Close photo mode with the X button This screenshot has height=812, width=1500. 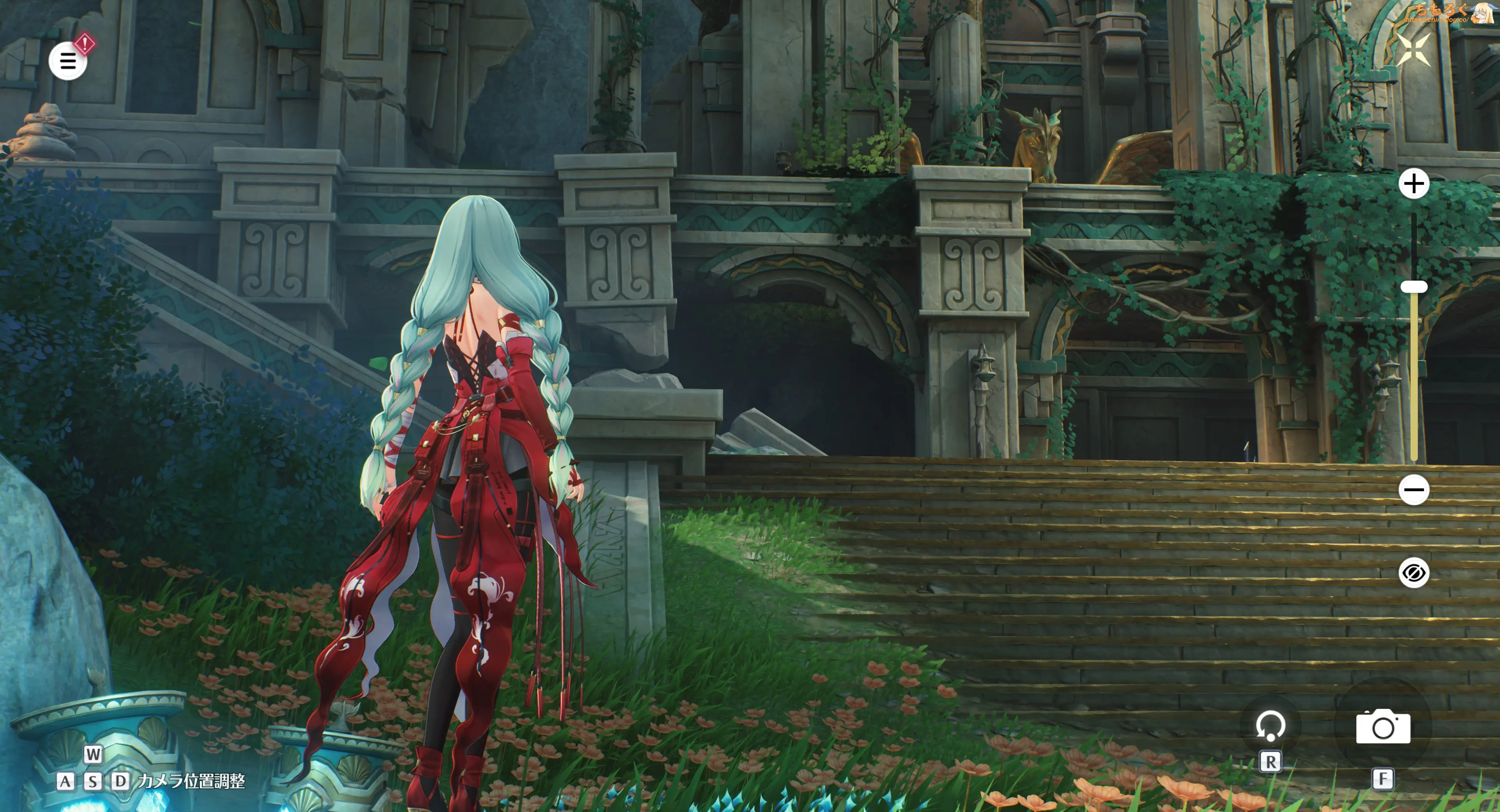(x=1413, y=50)
